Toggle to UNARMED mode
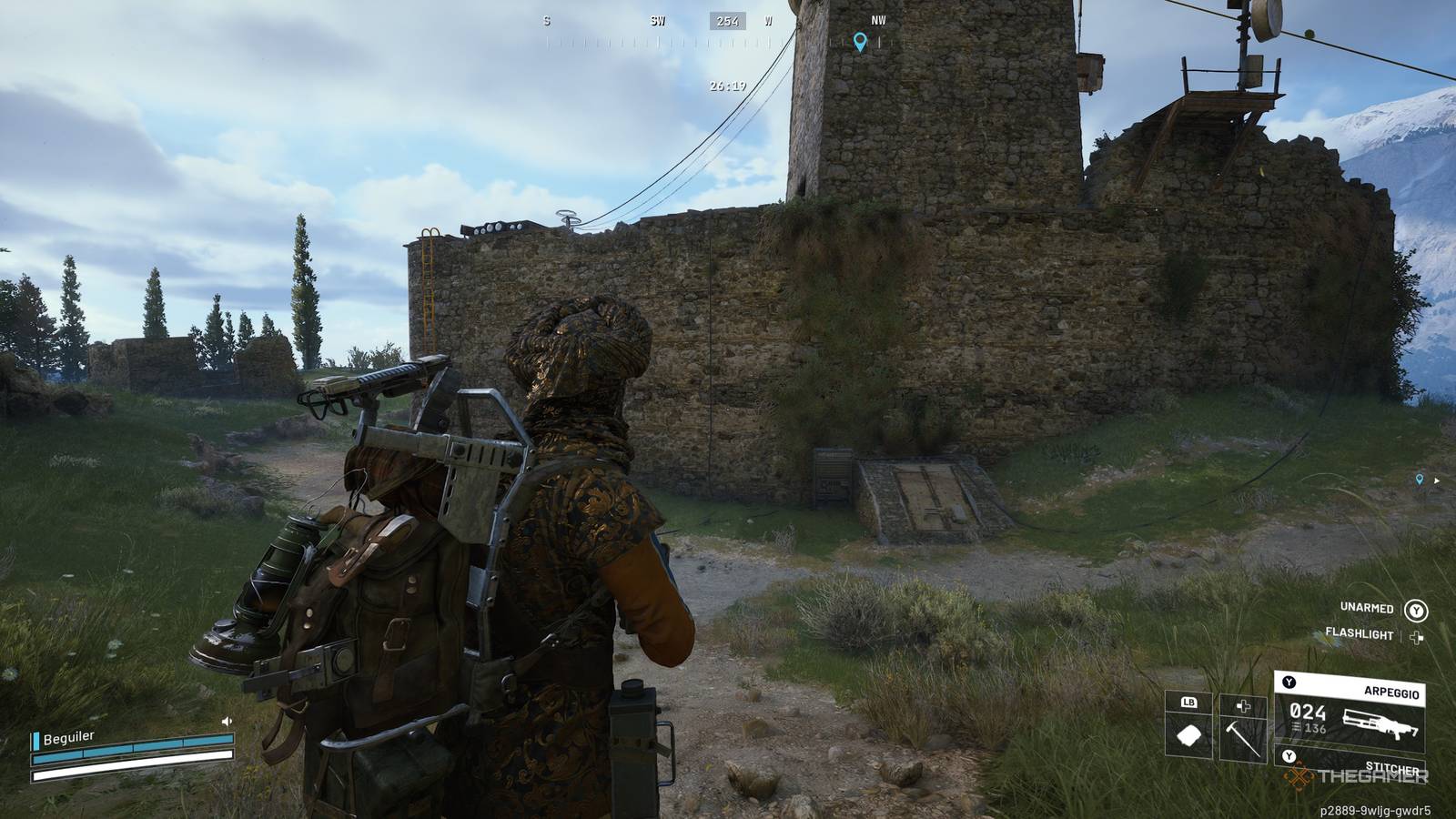 tap(1367, 608)
